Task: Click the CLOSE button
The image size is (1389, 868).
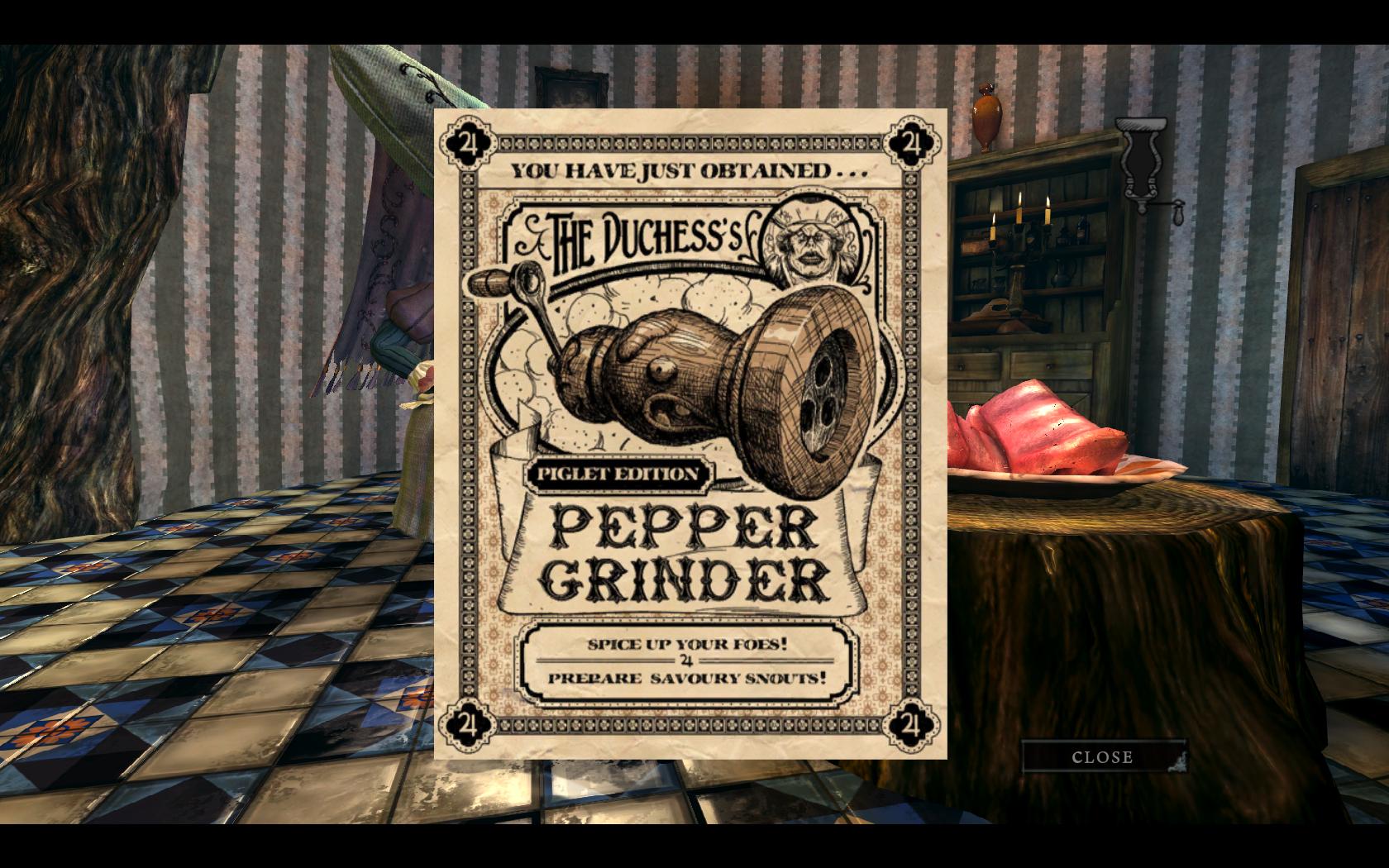Action: pos(1103,756)
